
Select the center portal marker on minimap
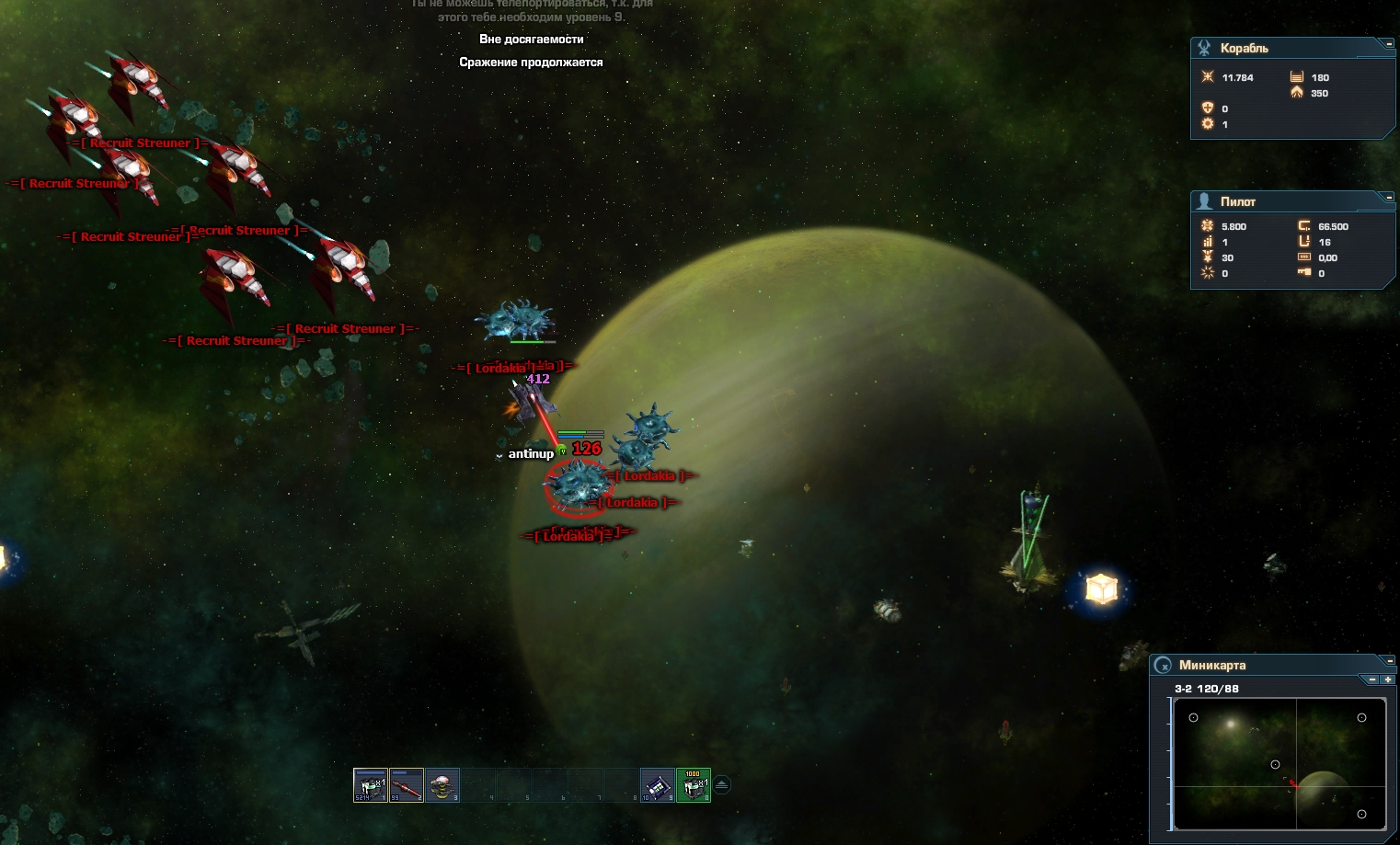[1275, 764]
